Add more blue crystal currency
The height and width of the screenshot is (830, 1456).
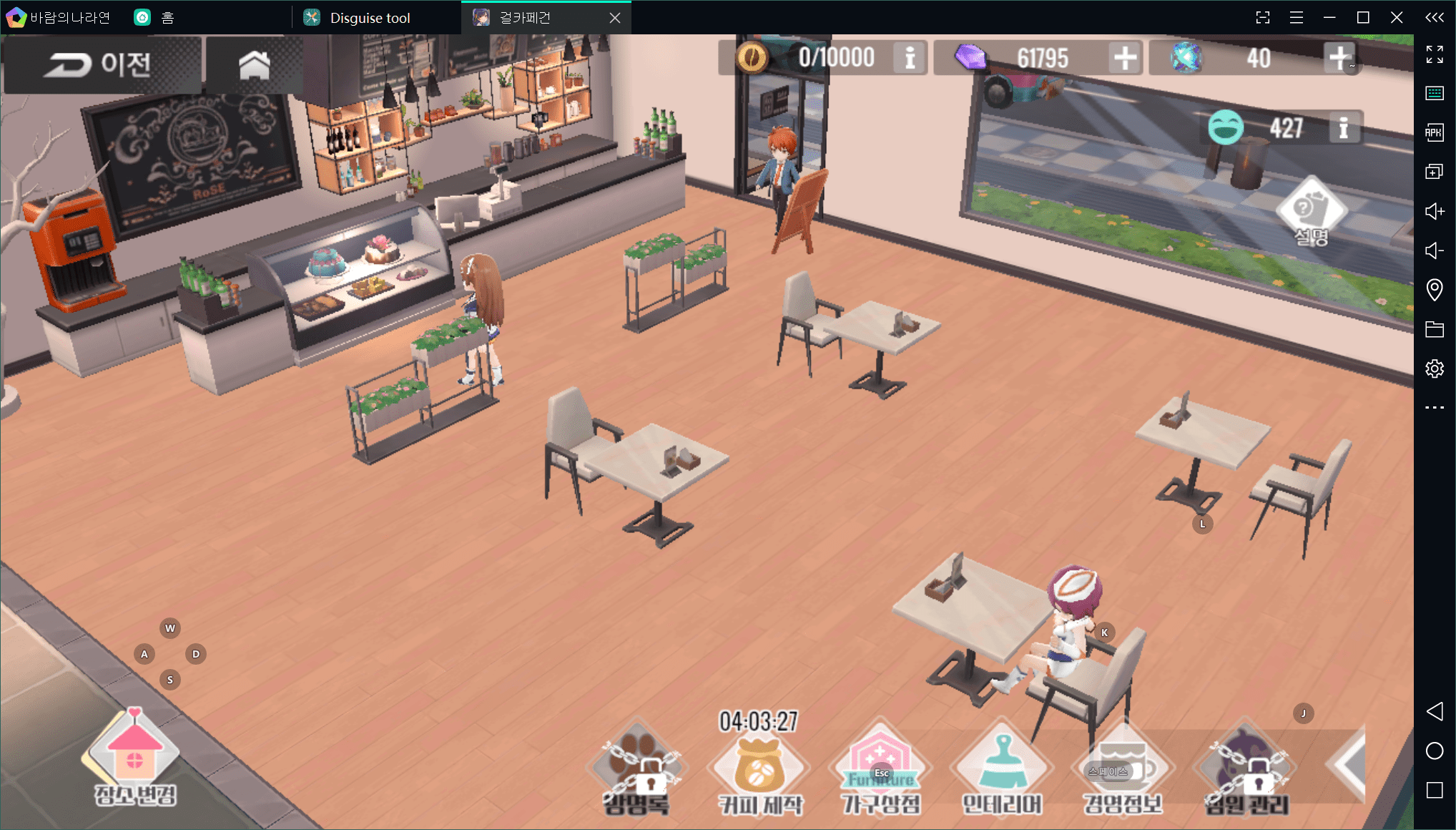[1339, 58]
